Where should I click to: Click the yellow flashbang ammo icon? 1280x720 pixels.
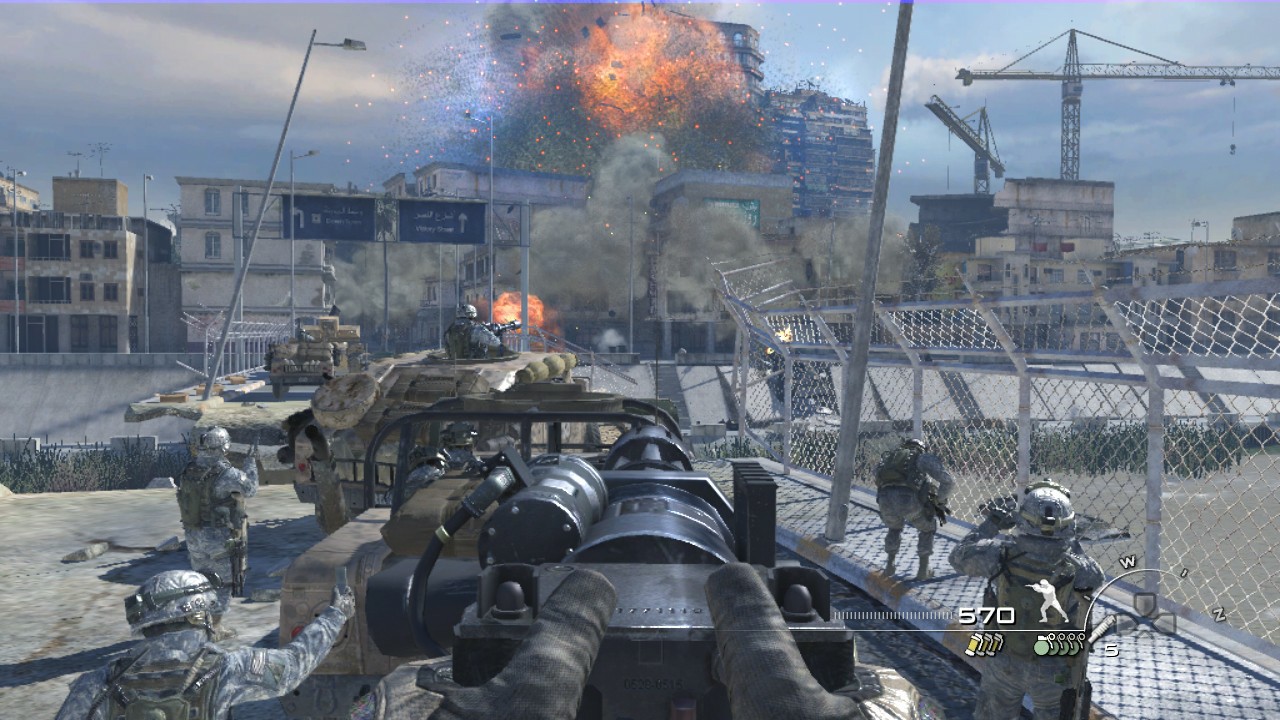985,644
